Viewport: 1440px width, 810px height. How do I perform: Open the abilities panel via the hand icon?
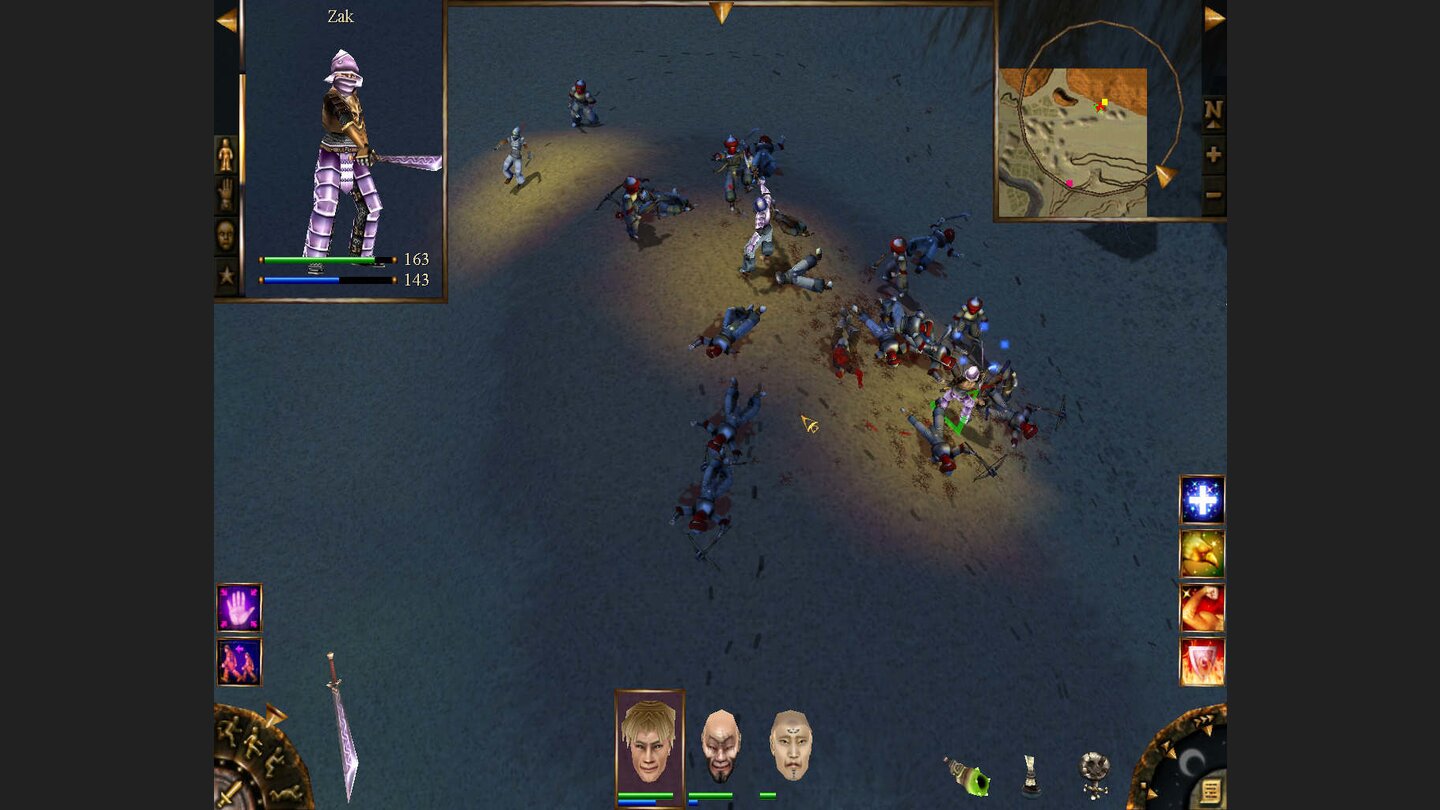(x=225, y=193)
